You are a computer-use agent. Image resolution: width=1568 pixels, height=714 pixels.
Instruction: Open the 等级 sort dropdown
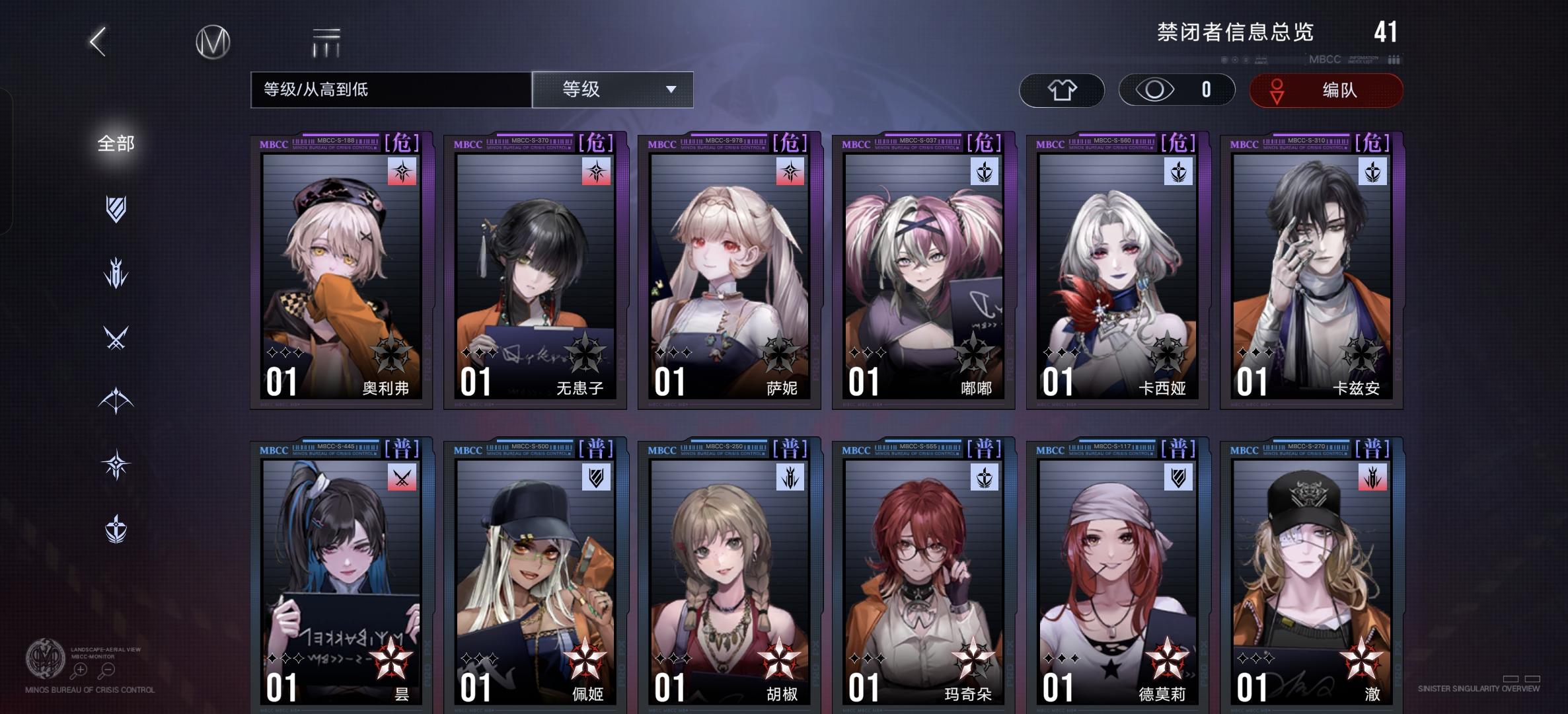(x=611, y=89)
